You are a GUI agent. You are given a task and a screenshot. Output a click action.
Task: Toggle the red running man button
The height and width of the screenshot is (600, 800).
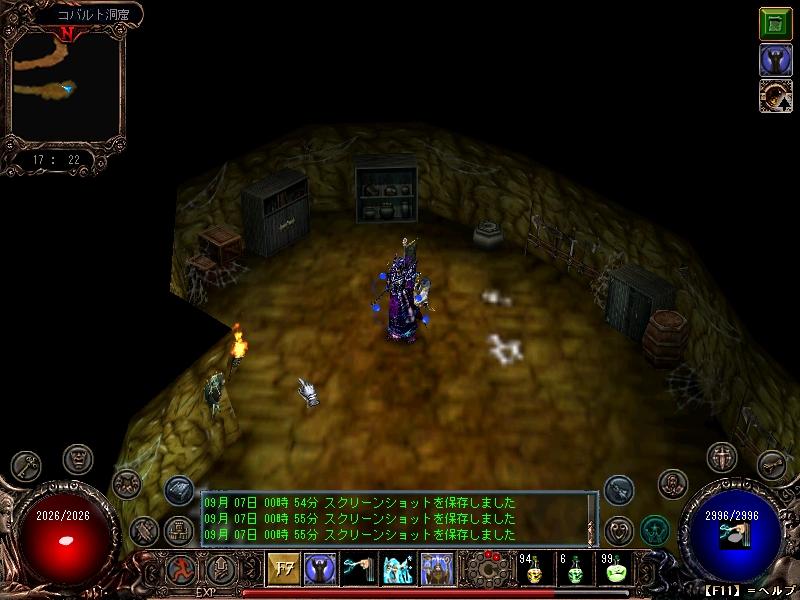click(x=181, y=570)
